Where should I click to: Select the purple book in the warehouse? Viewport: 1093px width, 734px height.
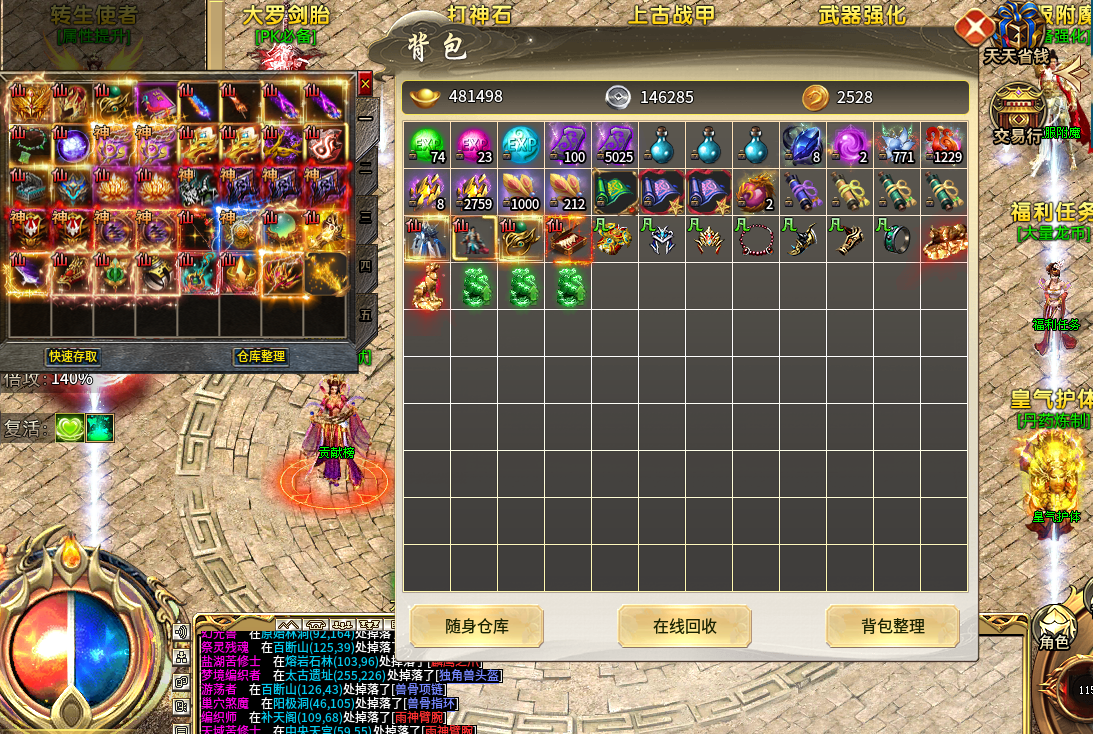(x=156, y=101)
